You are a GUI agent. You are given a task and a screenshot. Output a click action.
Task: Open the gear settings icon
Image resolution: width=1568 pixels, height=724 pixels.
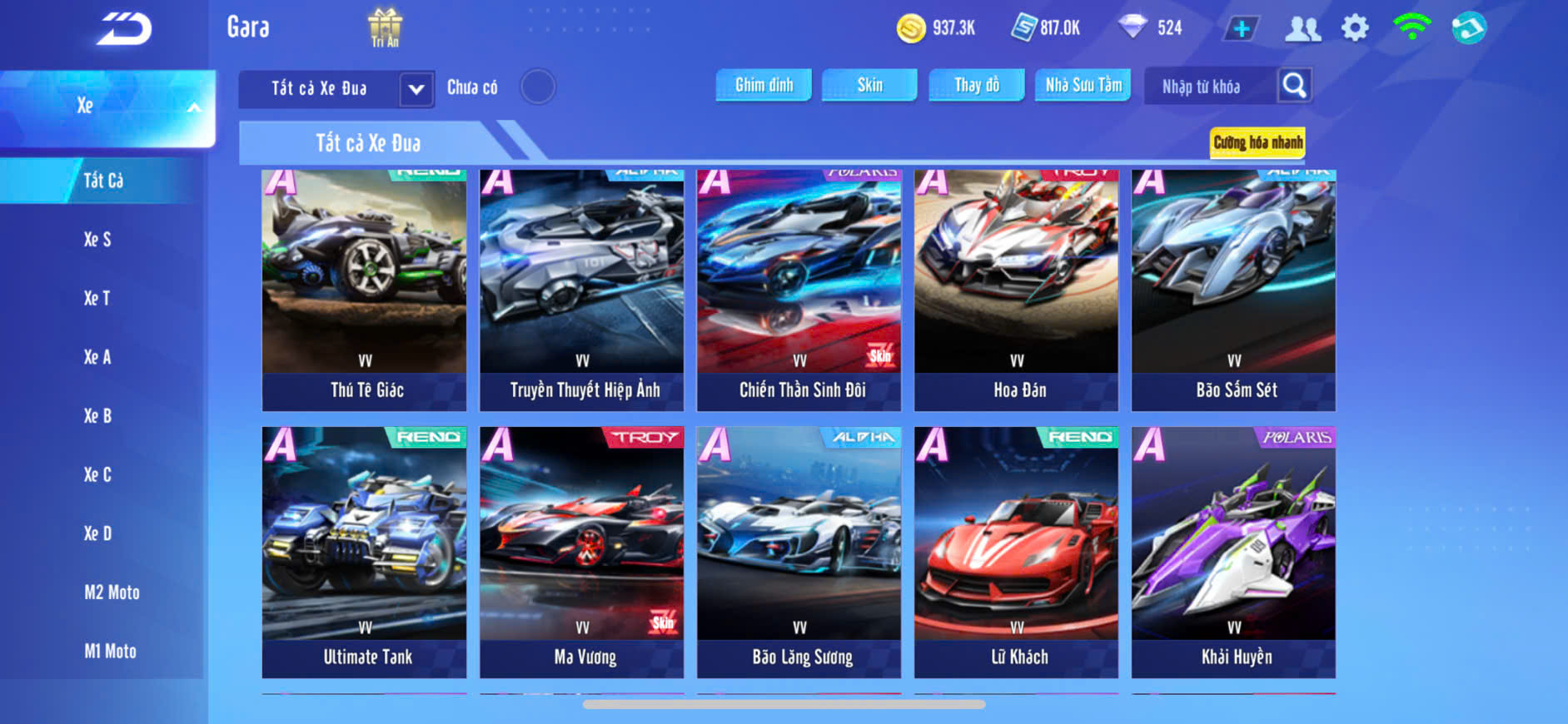pyautogui.click(x=1355, y=28)
